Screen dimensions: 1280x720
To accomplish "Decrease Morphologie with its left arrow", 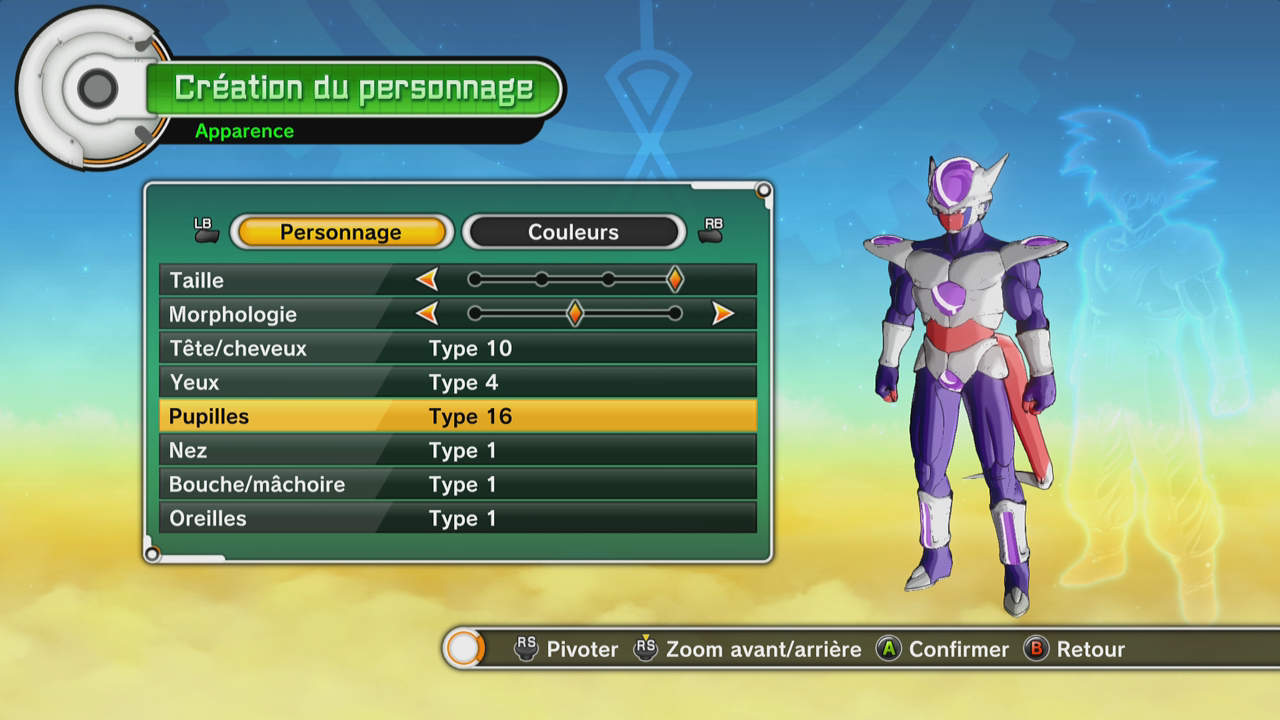I will pyautogui.click(x=428, y=314).
